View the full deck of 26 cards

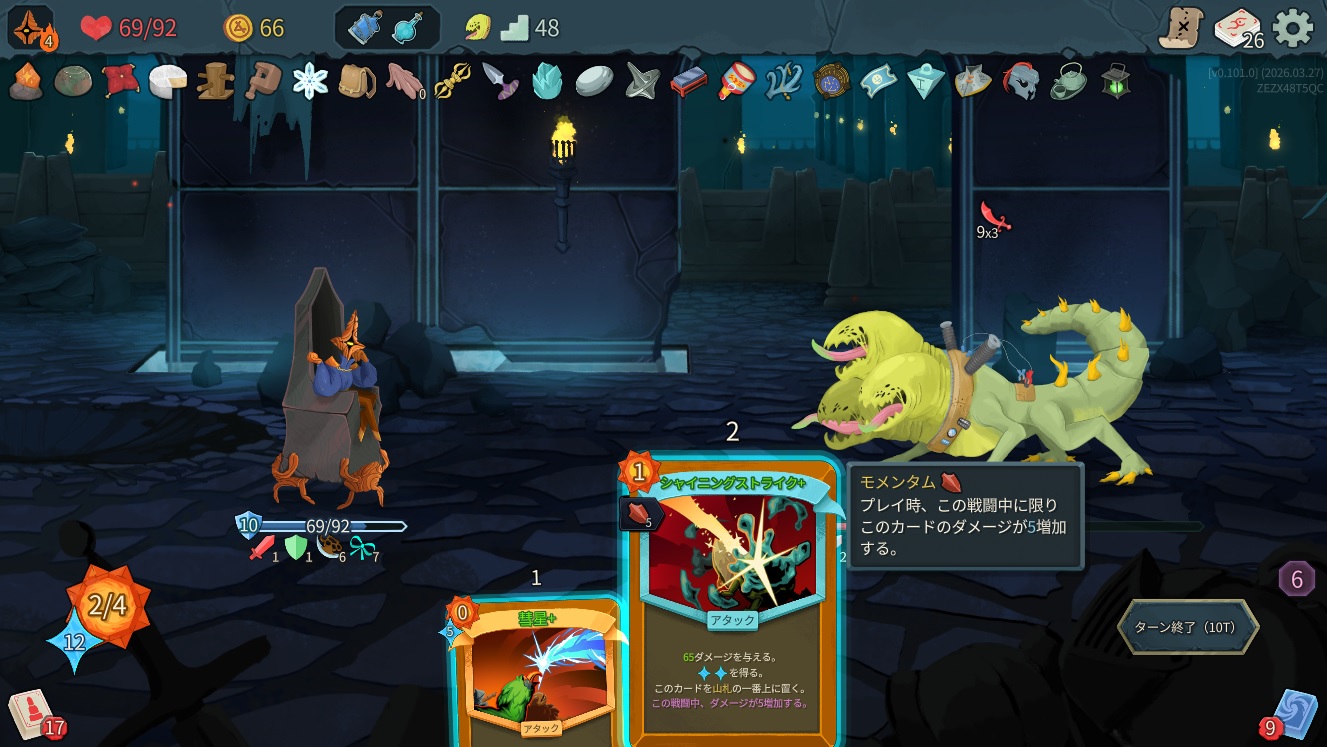coord(1237,28)
